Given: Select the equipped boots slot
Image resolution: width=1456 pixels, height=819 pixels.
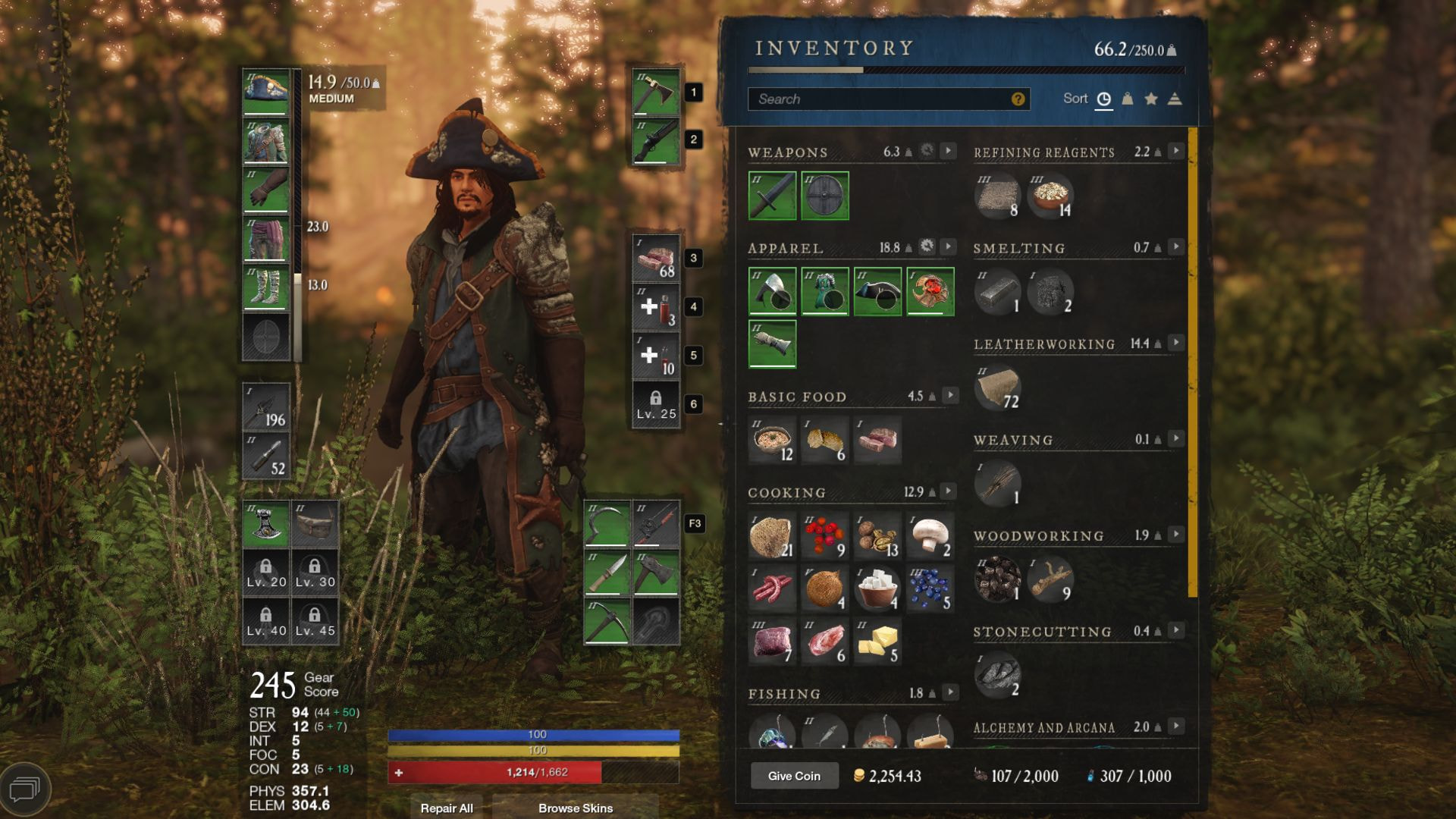Looking at the screenshot, I should pyautogui.click(x=266, y=287).
